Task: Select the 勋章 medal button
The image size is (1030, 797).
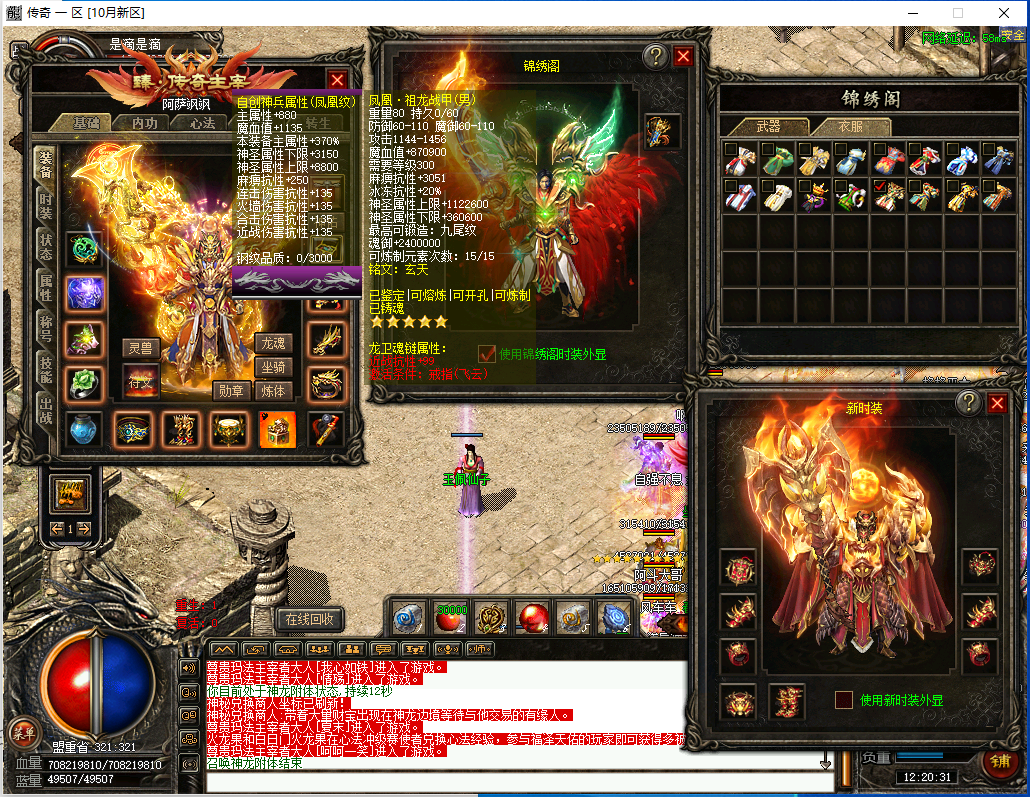Action: tap(231, 391)
